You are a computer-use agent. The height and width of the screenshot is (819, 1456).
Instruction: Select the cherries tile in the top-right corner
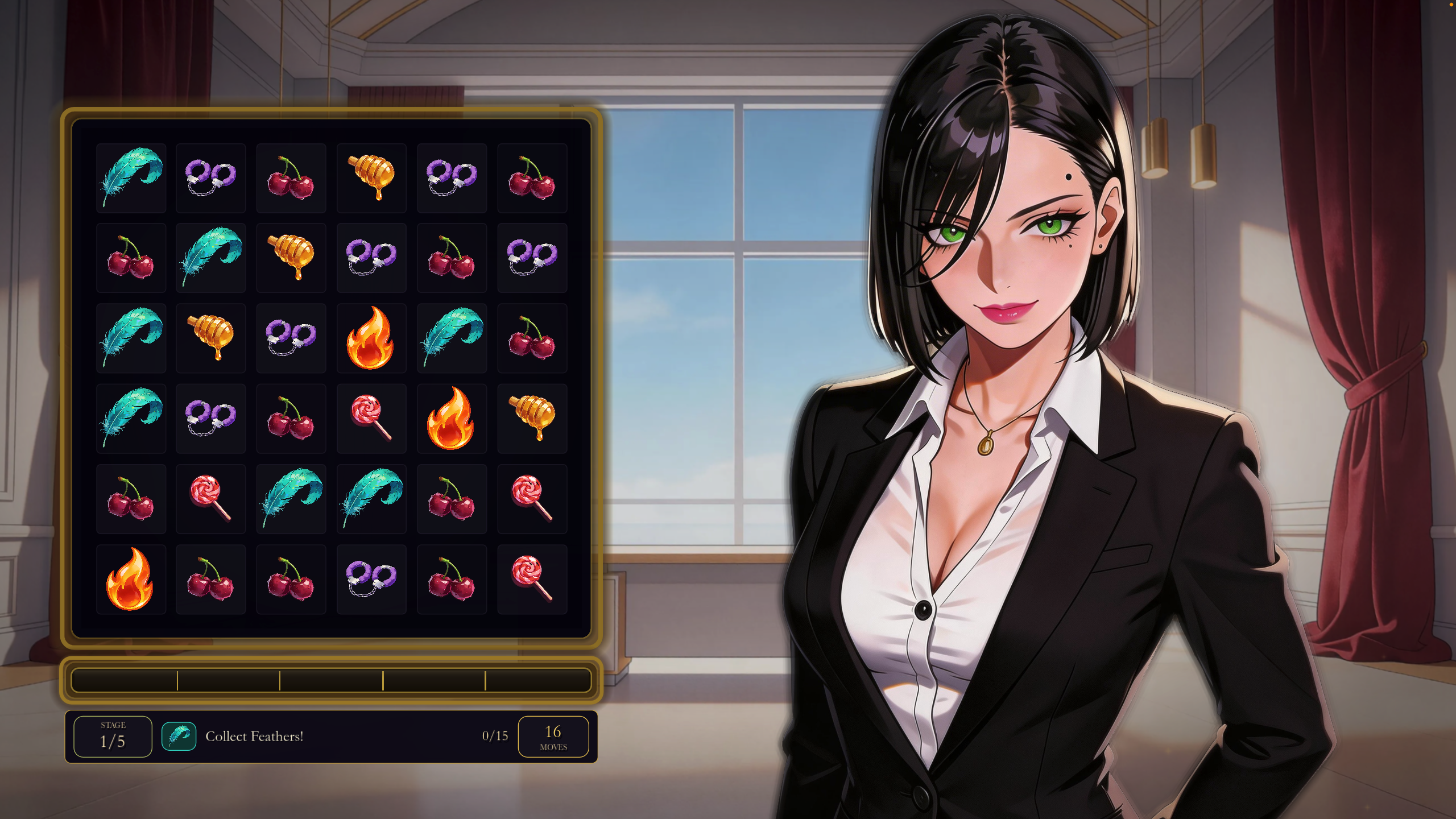532,177
